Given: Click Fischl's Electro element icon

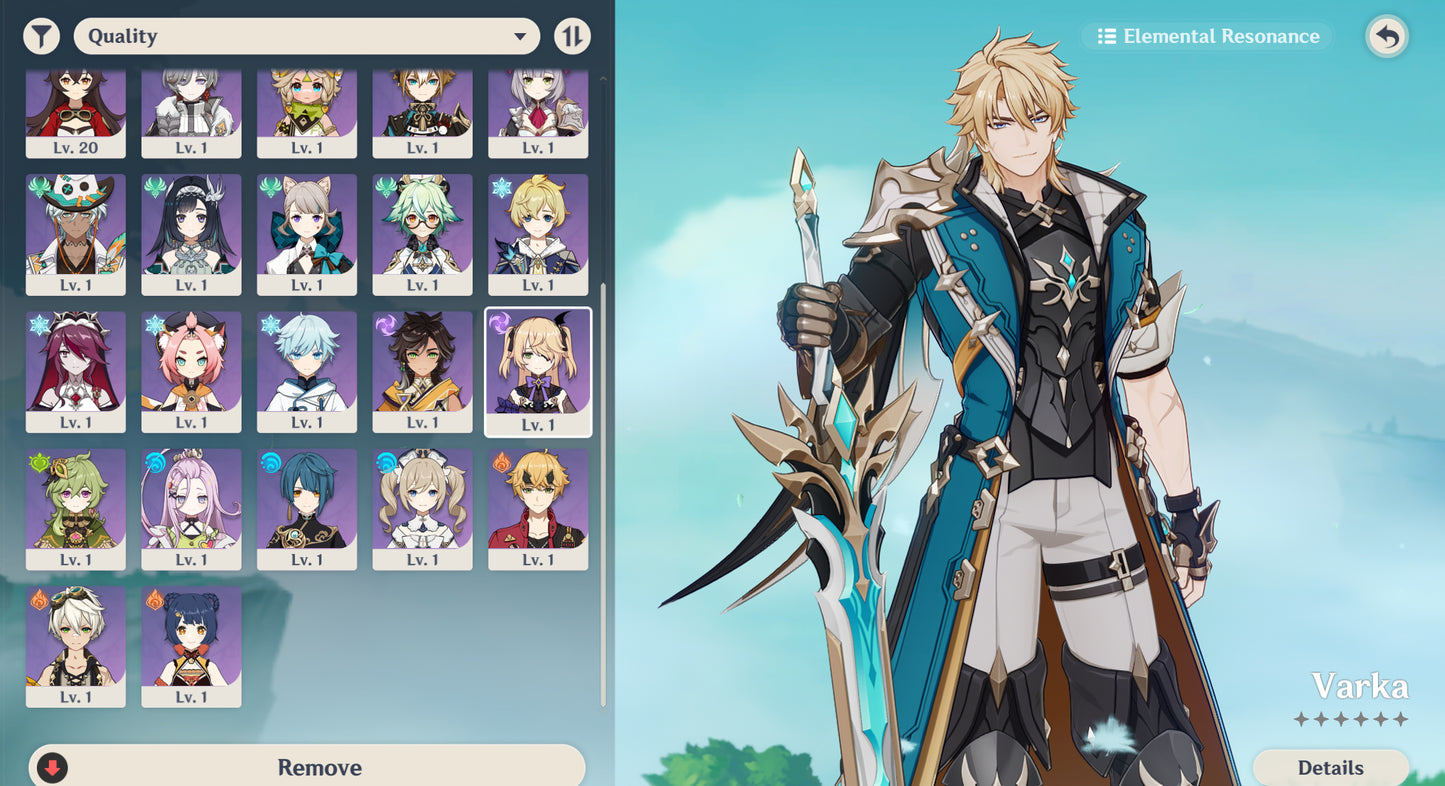Looking at the screenshot, I should (x=499, y=321).
